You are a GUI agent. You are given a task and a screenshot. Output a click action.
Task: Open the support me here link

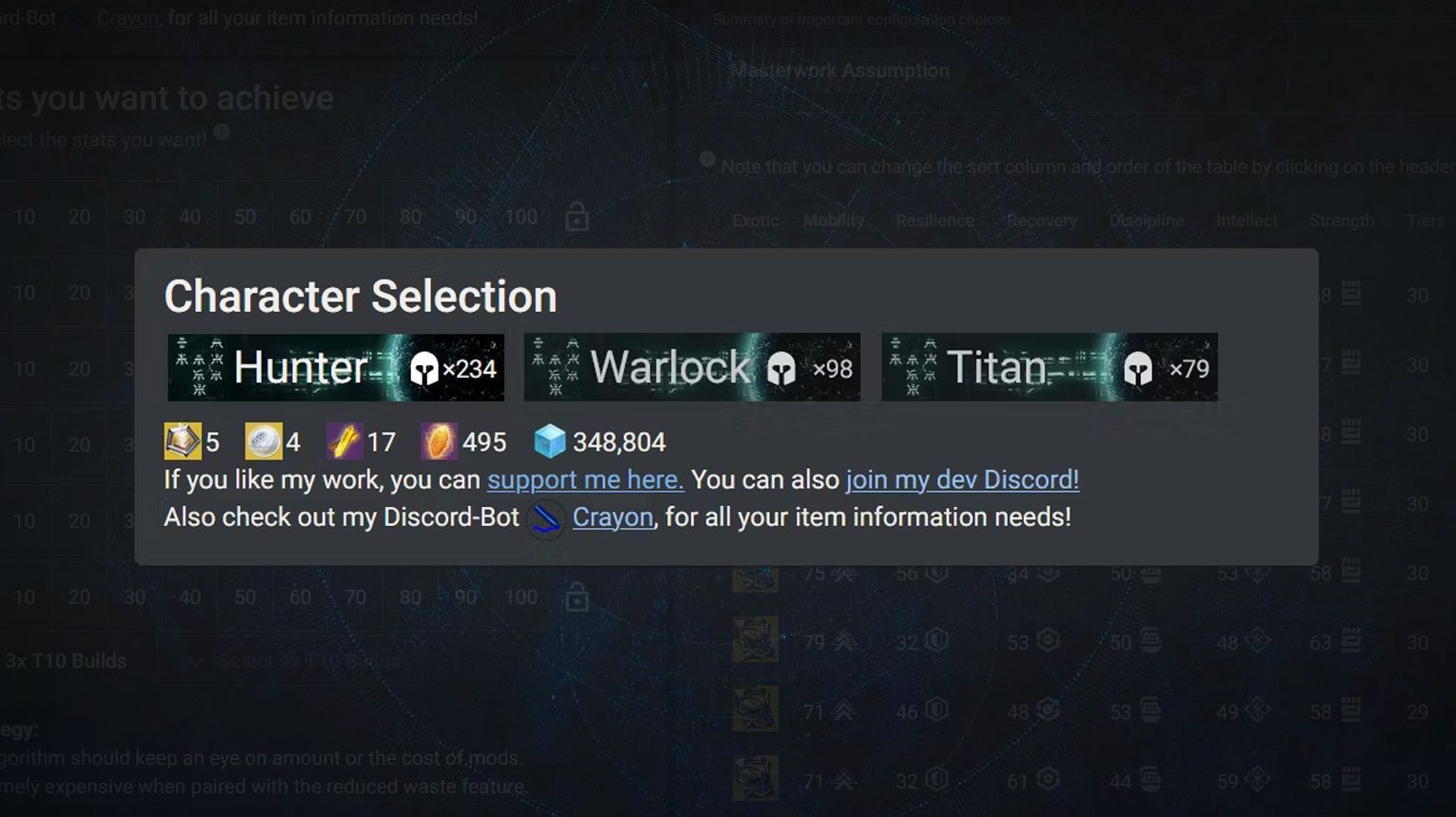point(585,479)
